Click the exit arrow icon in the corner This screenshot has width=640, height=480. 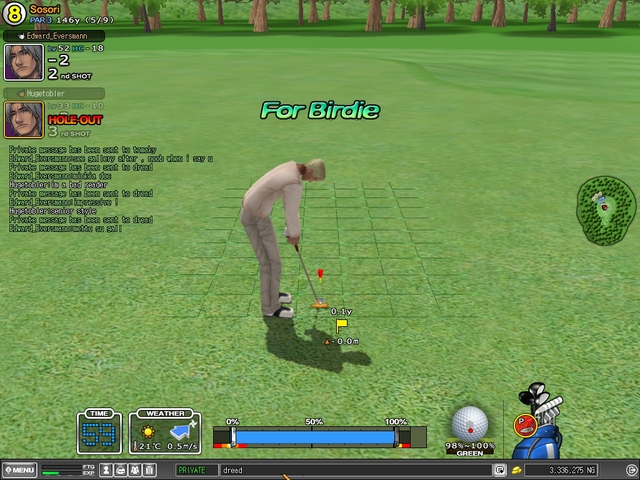point(630,470)
